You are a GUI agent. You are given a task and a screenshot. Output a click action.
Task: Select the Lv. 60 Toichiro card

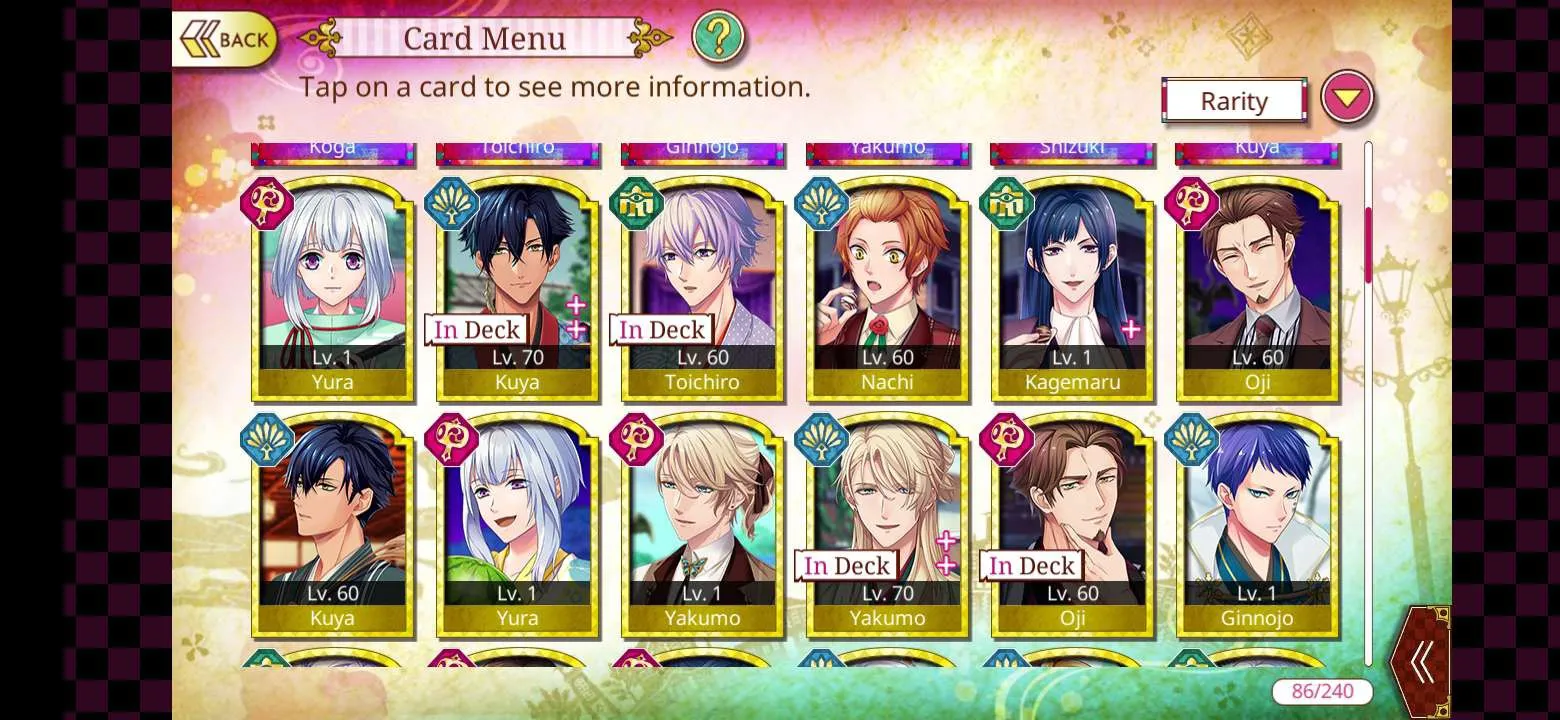click(702, 288)
